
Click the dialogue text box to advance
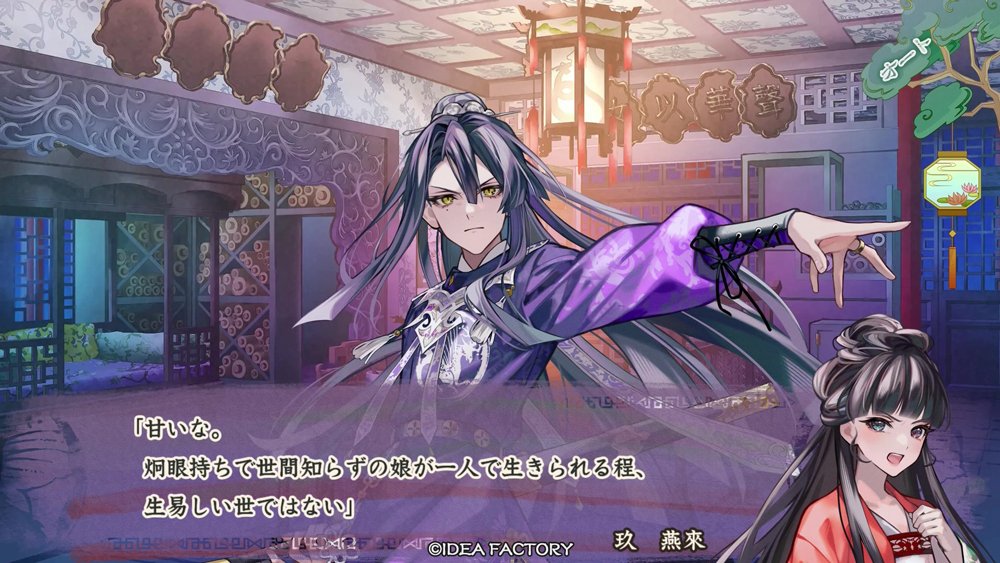click(400, 471)
